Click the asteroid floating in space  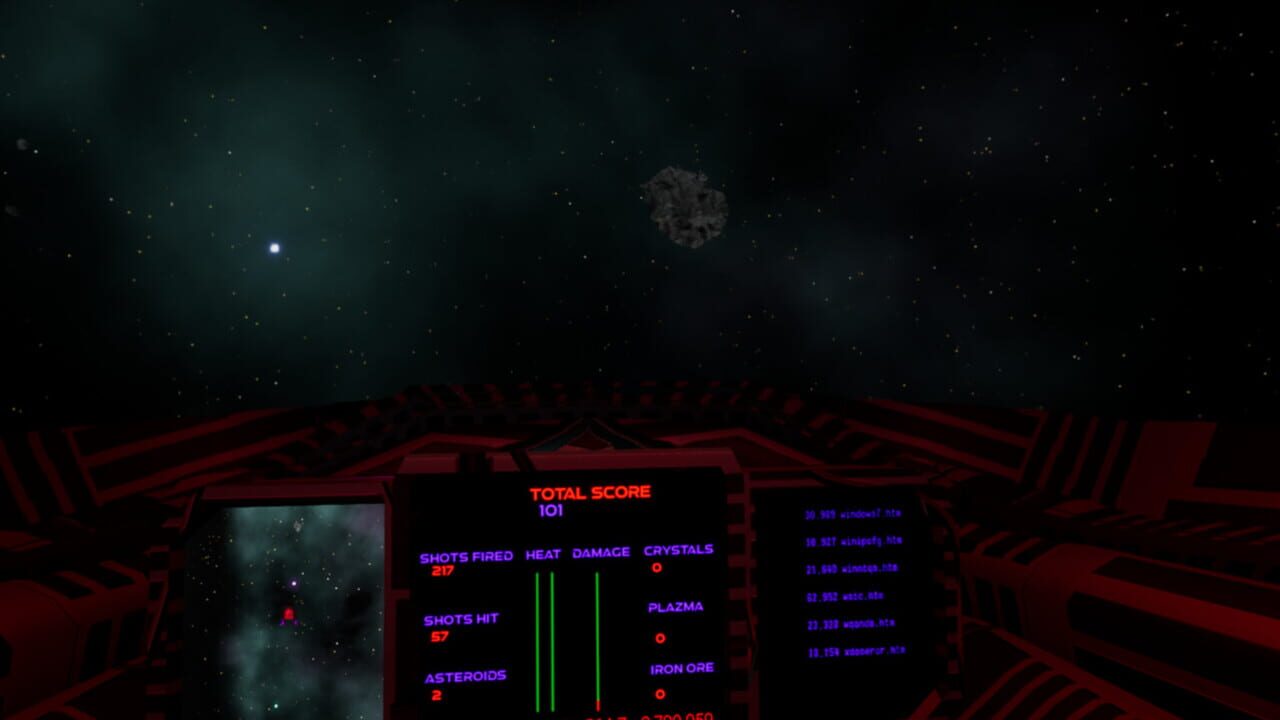tap(685, 205)
